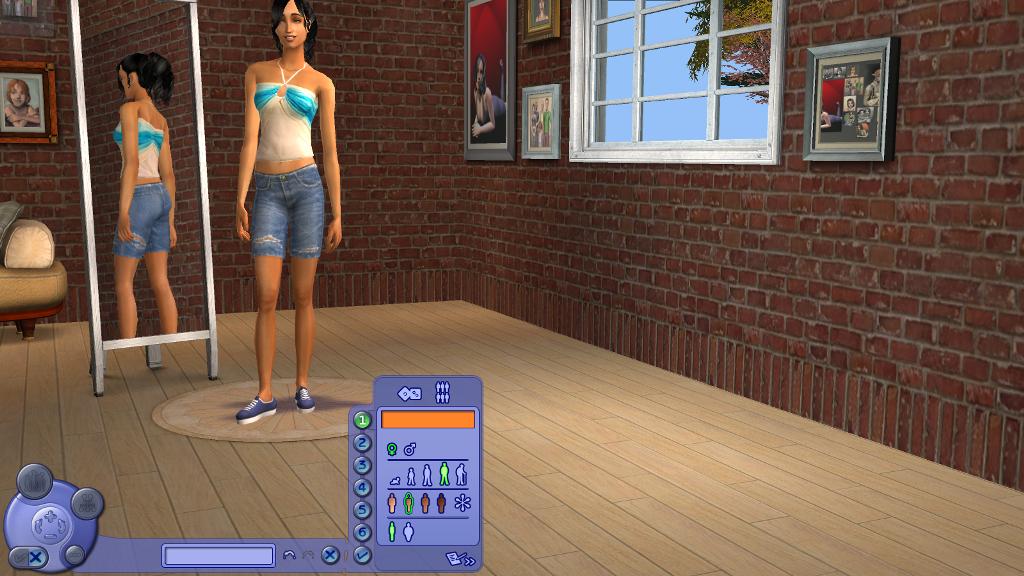Choose the male gender symbol
The width and height of the screenshot is (1024, 576).
tap(410, 450)
